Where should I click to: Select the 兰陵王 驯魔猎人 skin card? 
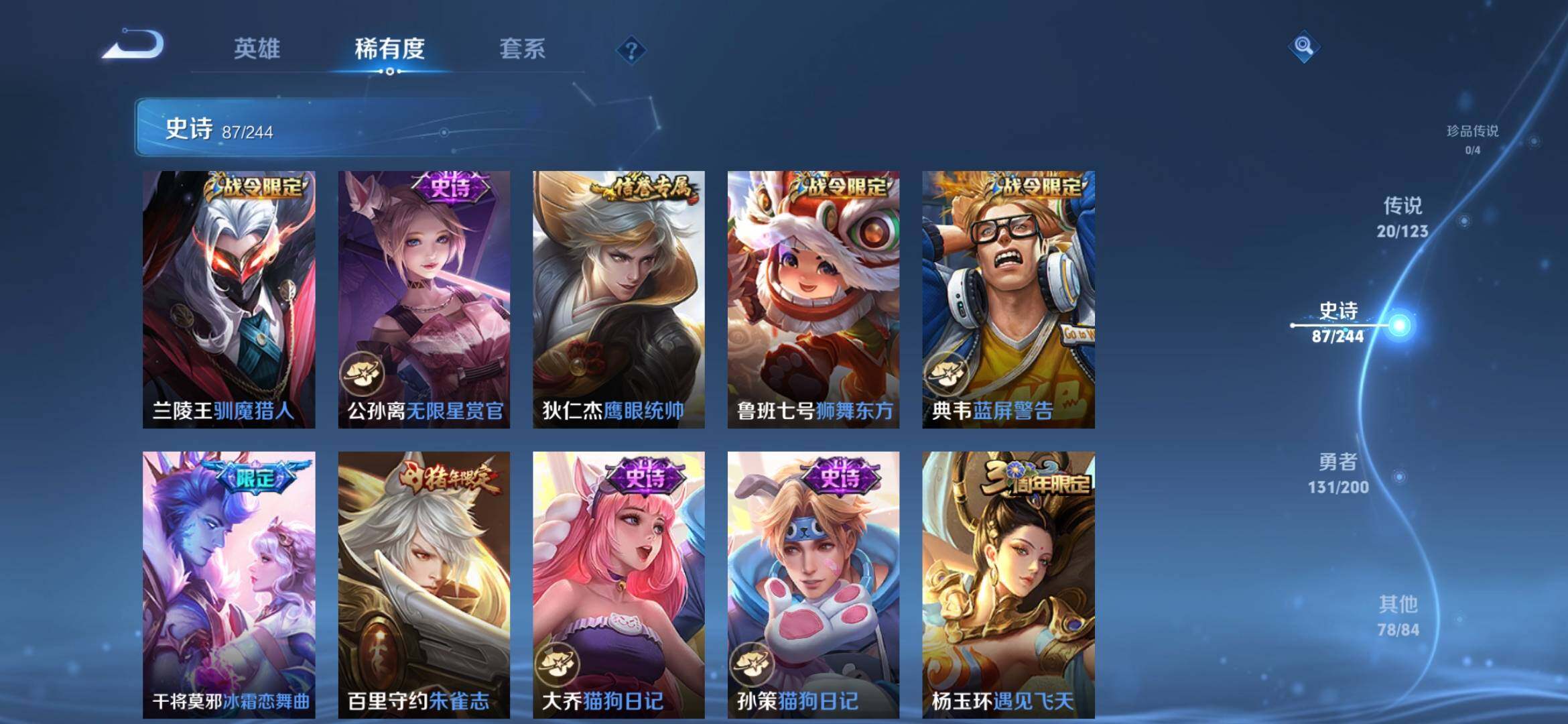[228, 299]
